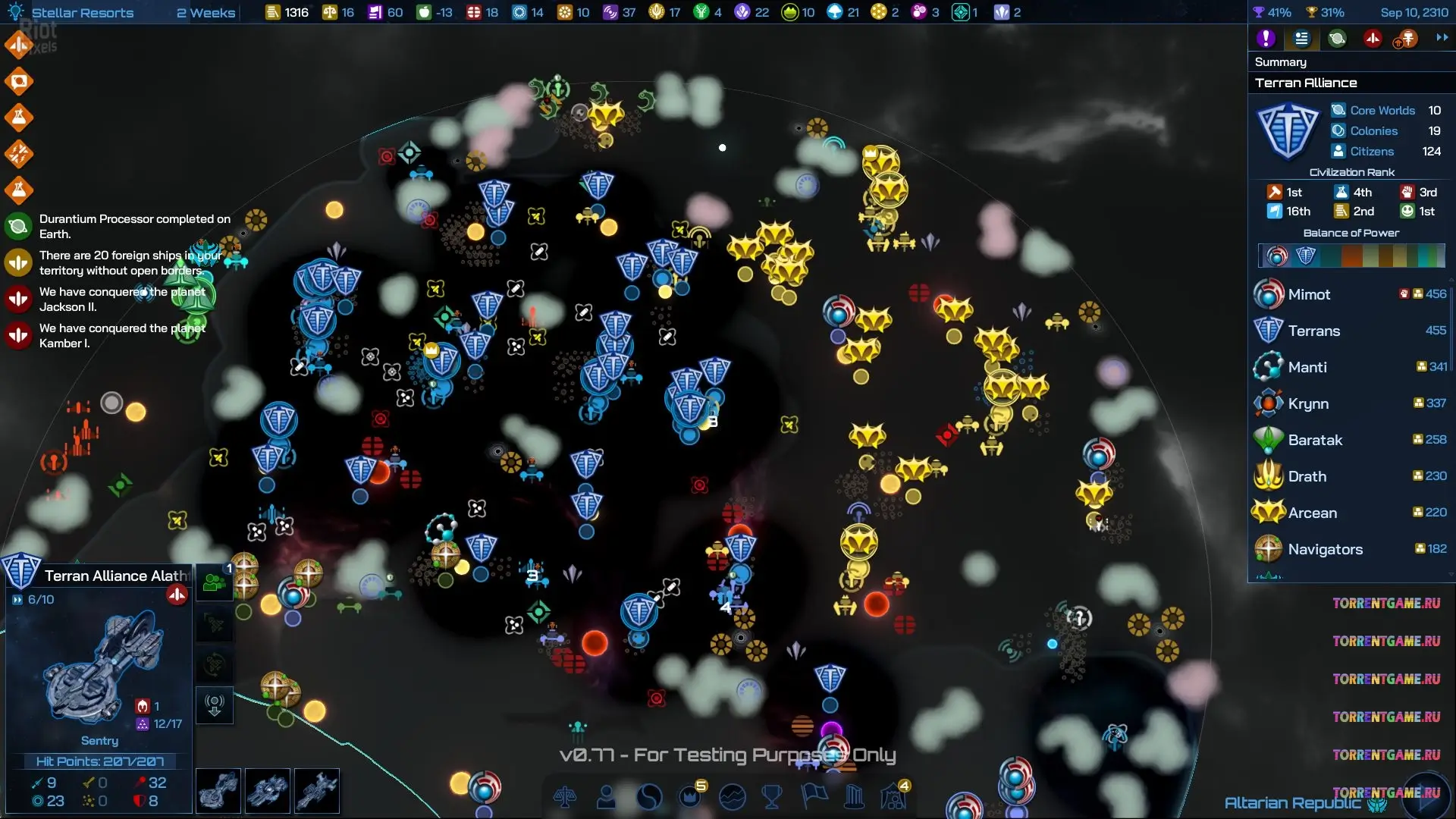Image resolution: width=1456 pixels, height=819 pixels.
Task: Open the scales of justice government screen
Action: 565,797
